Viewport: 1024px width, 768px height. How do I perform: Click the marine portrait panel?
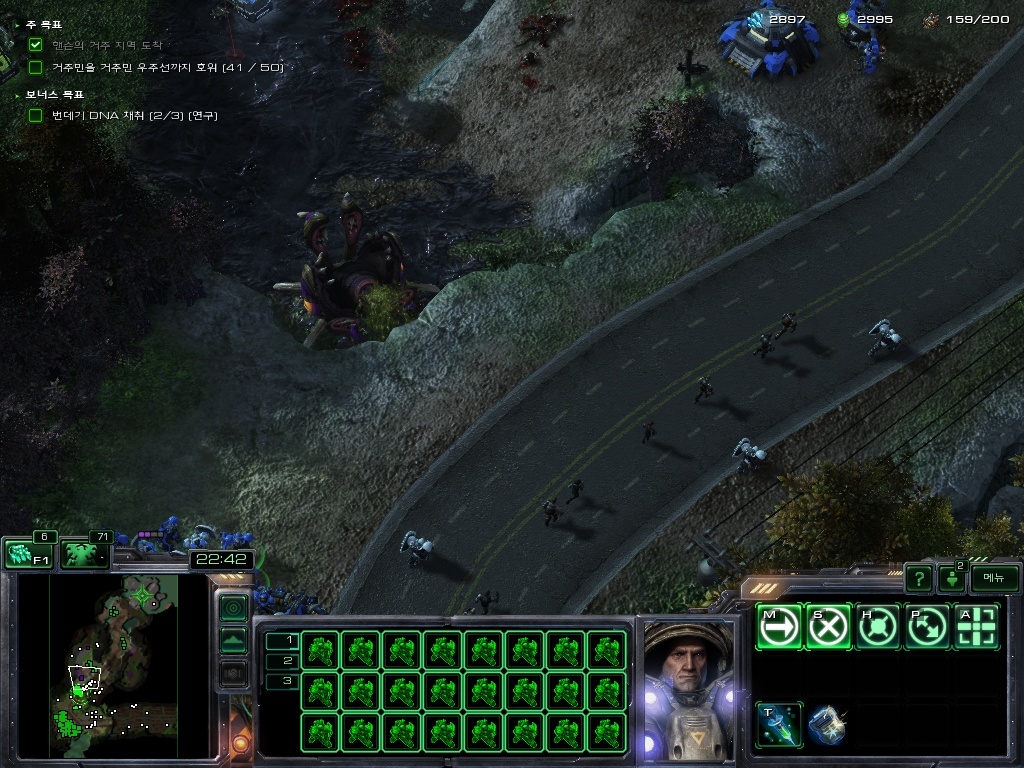[x=687, y=688]
